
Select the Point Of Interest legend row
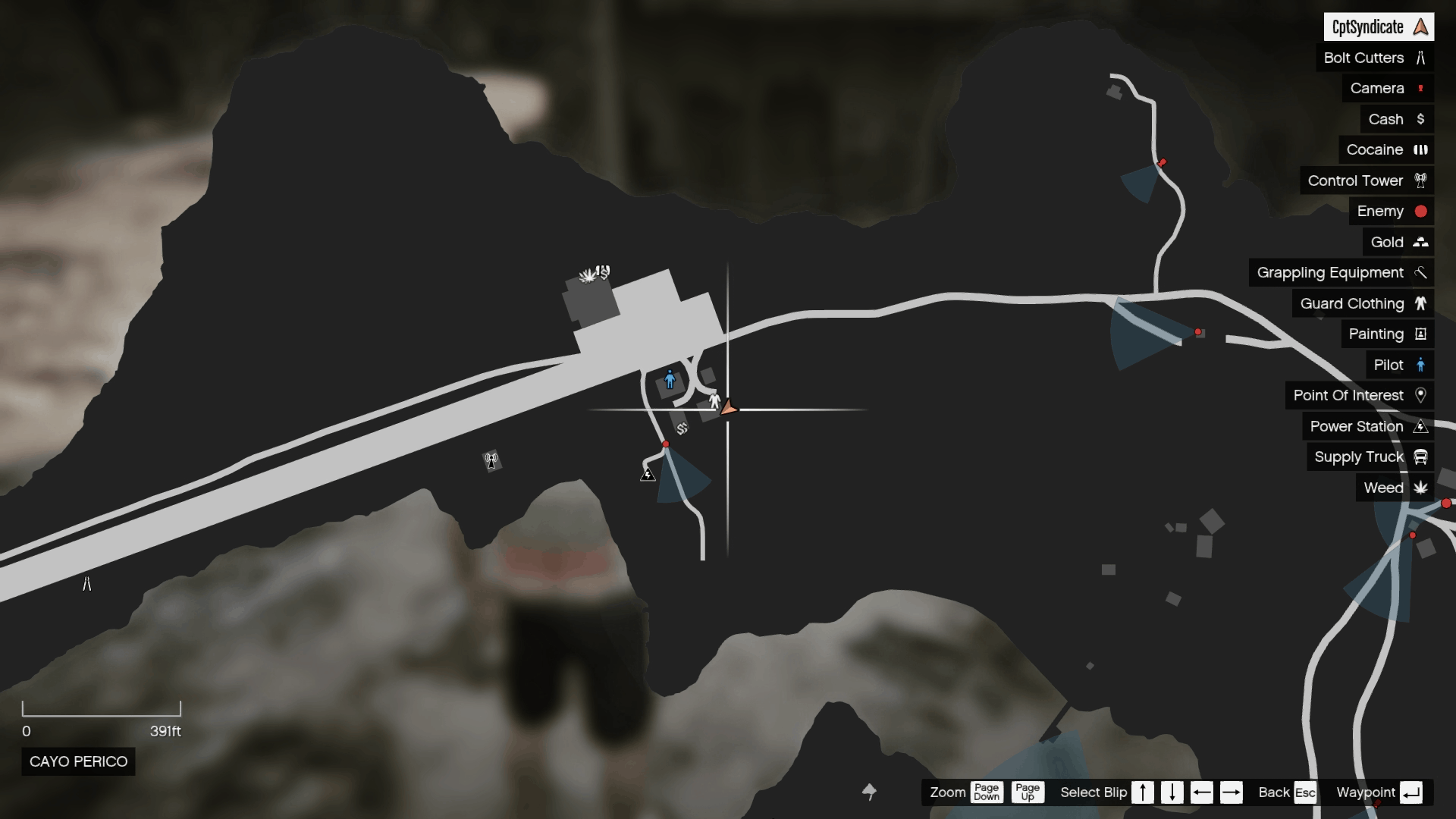(x=1360, y=395)
